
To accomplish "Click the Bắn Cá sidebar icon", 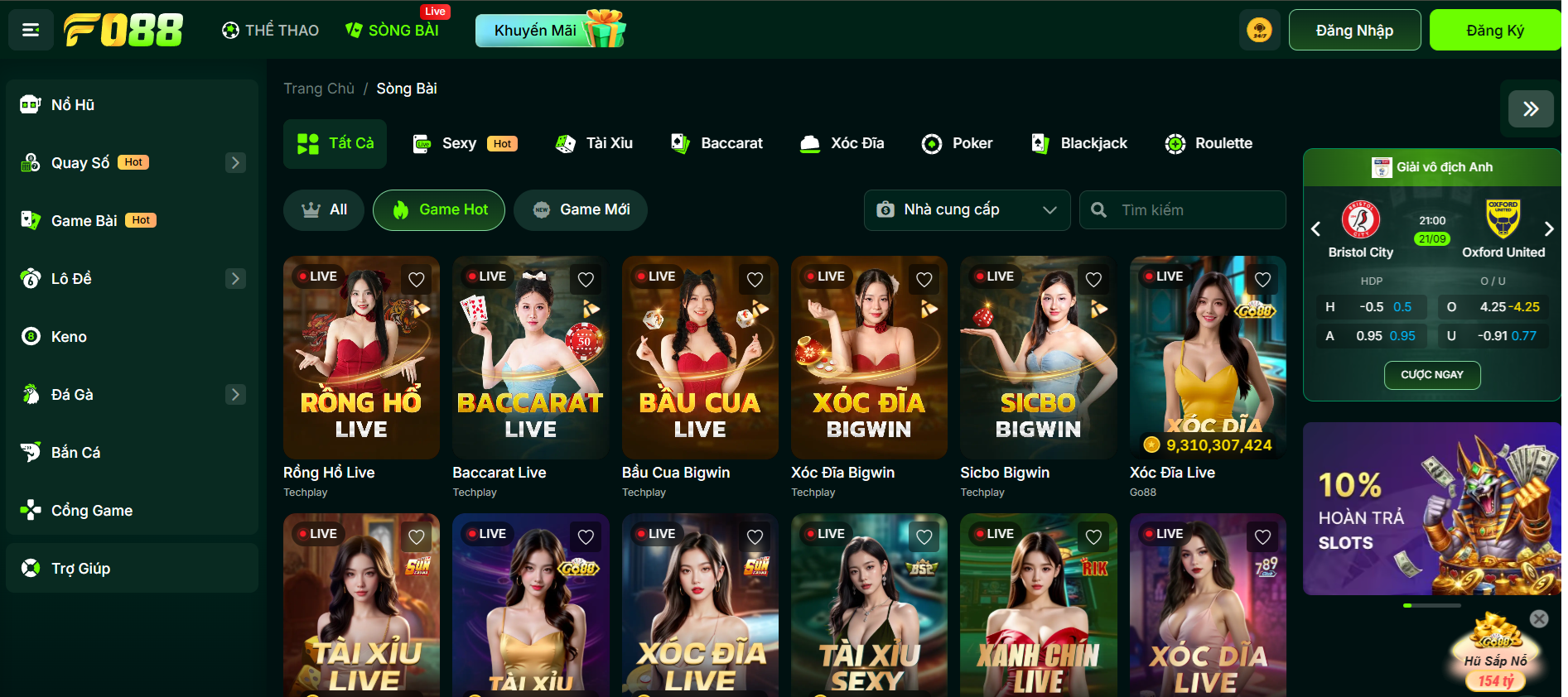I will tap(31, 452).
